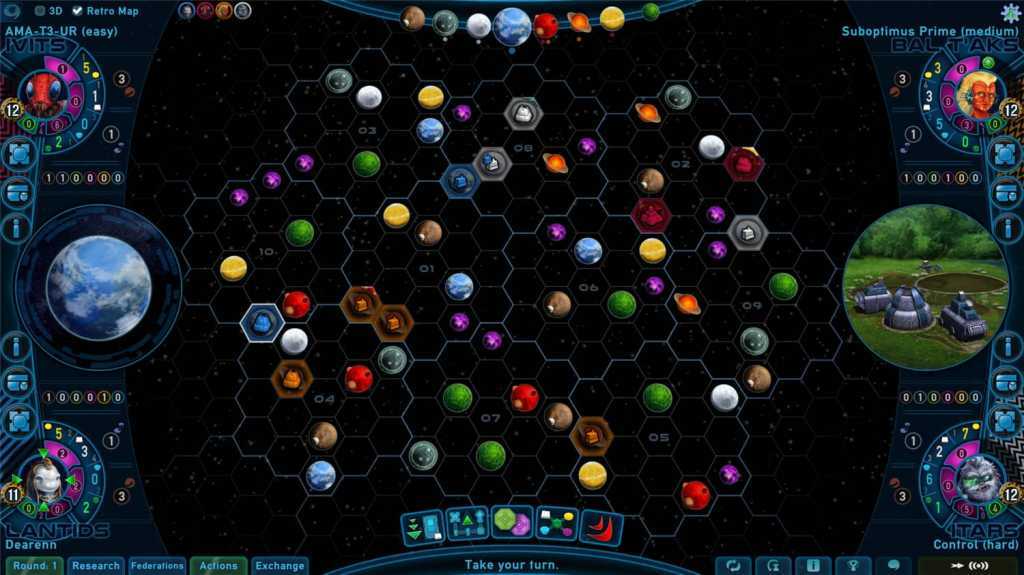Image resolution: width=1024 pixels, height=575 pixels.
Task: Click the large blue planet in terraforming row
Action: (x=512, y=26)
